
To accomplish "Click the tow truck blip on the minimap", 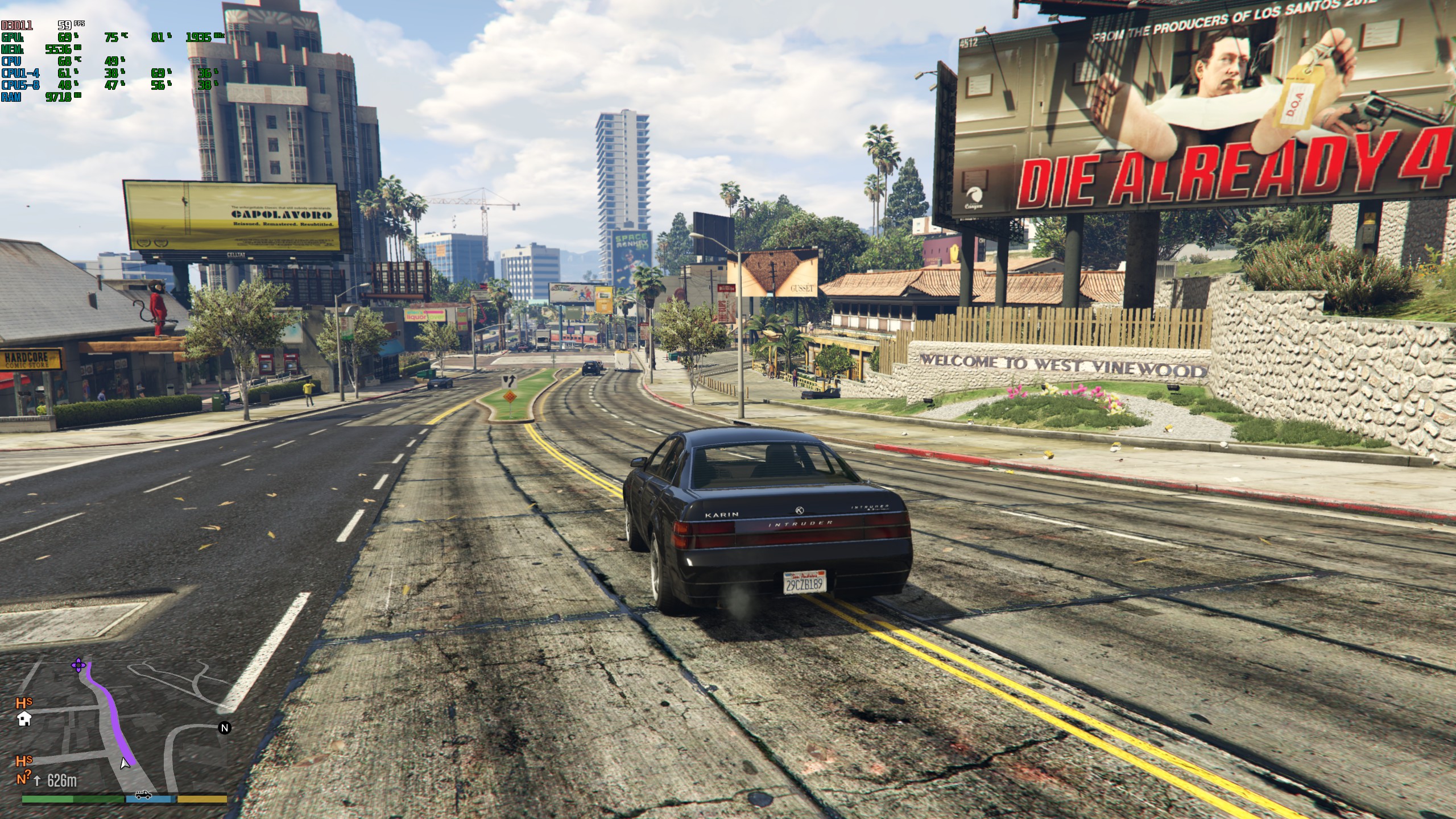I will pos(143,795).
